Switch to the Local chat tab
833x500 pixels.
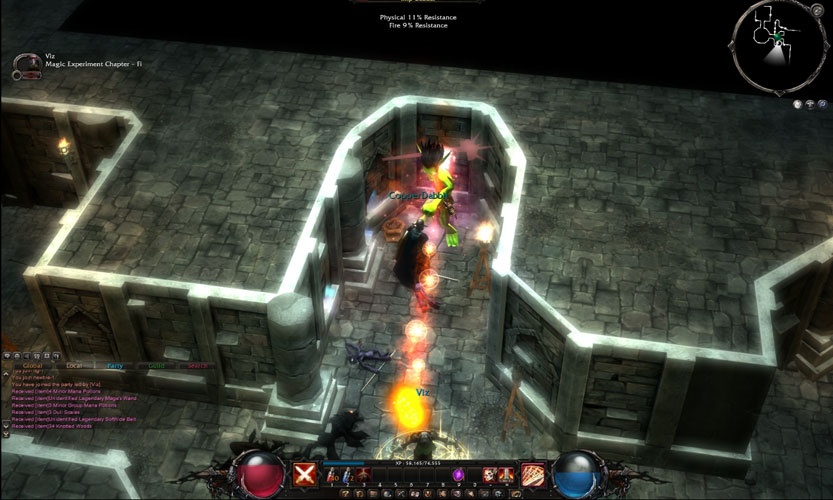[x=73, y=365]
